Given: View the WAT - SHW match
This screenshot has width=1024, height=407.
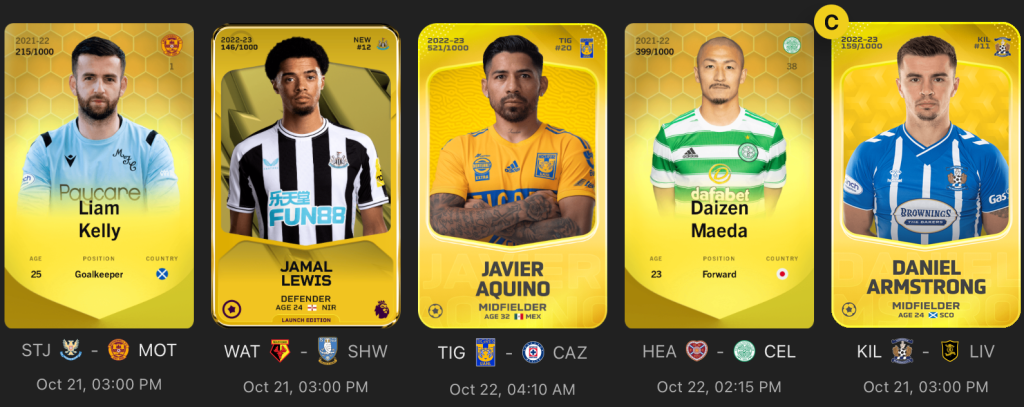Looking at the screenshot, I should 304,352.
